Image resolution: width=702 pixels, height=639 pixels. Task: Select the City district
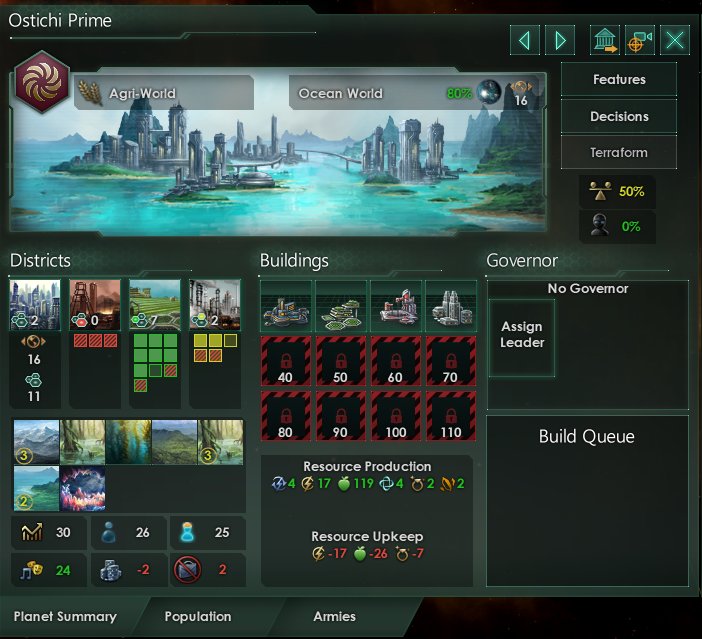click(x=34, y=304)
